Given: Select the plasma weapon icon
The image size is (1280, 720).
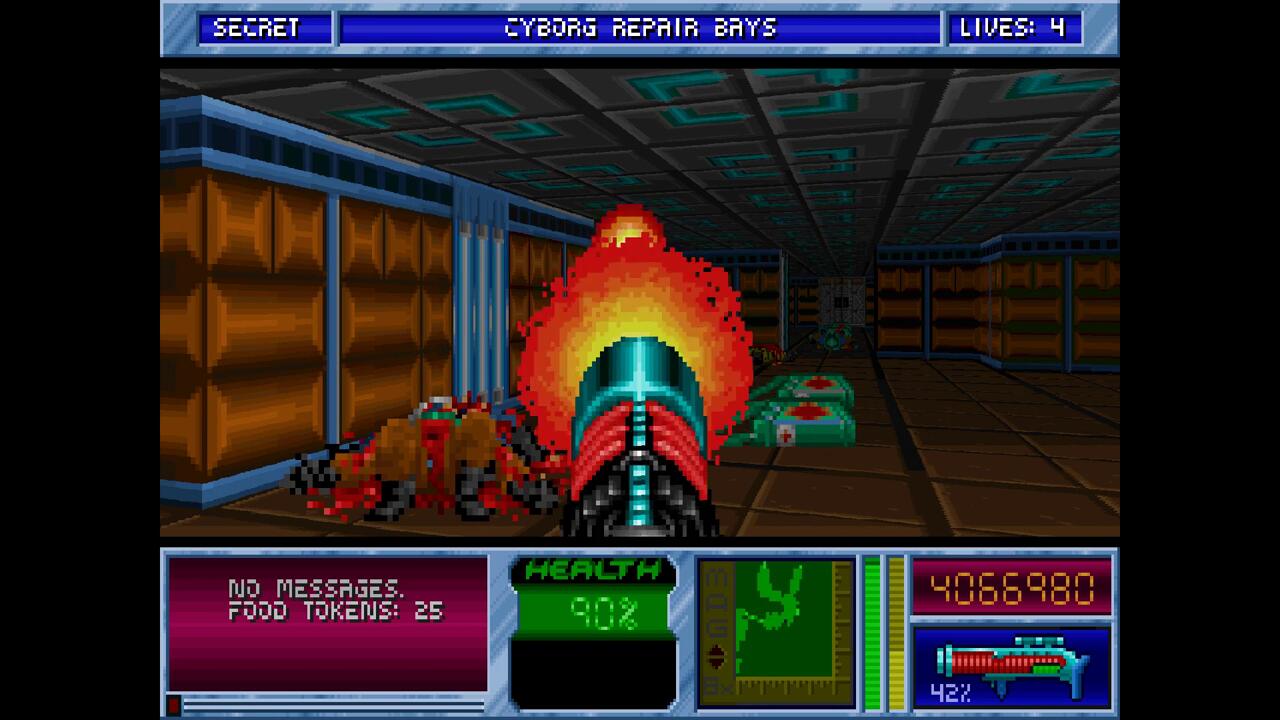Looking at the screenshot, I should 1010,663.
